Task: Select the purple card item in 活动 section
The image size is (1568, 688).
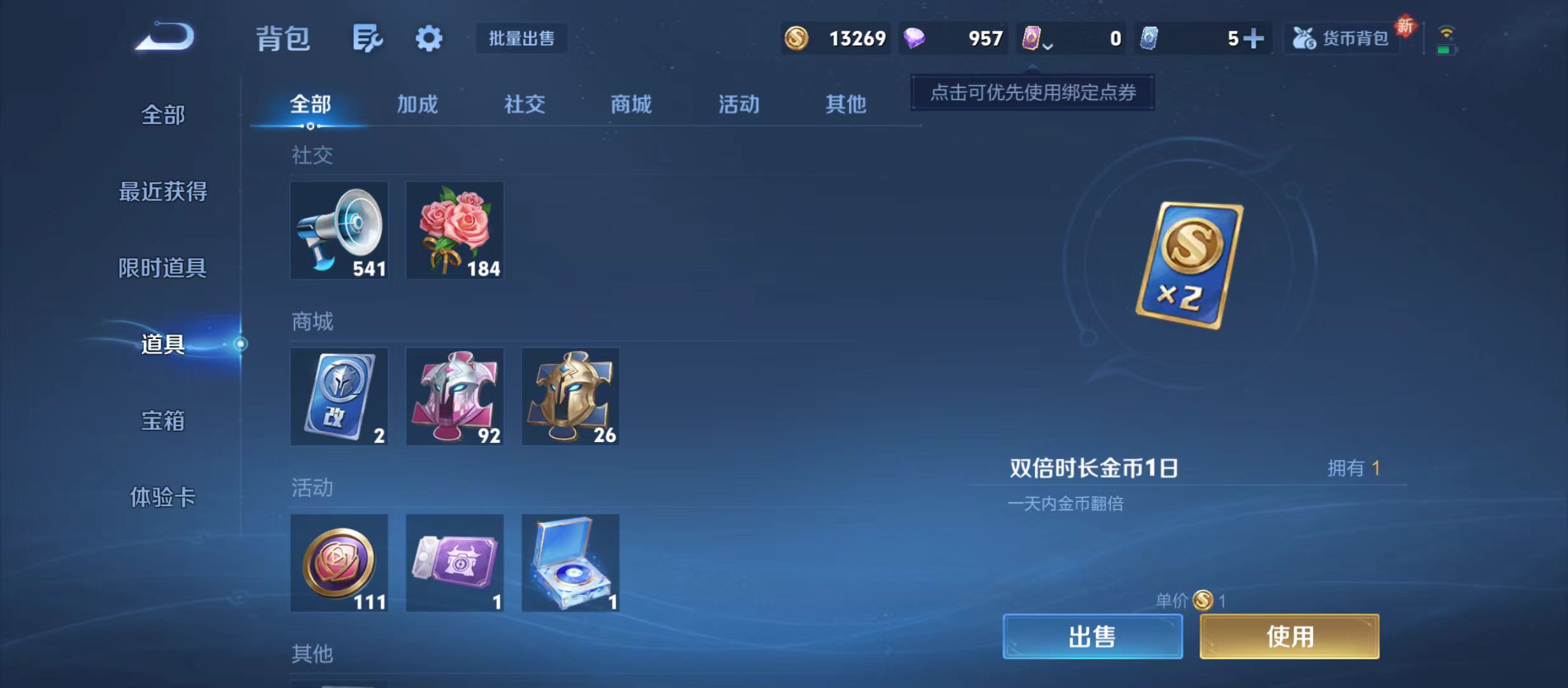Action: pos(454,563)
